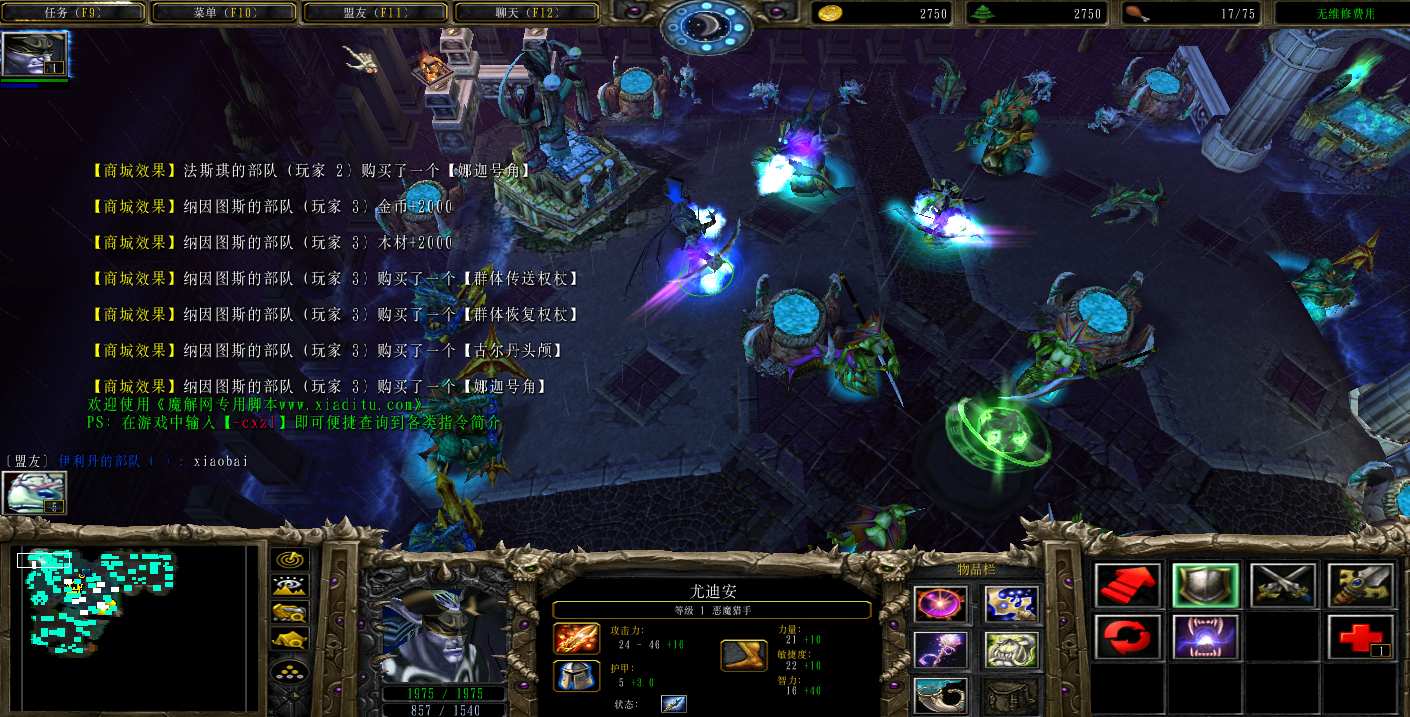This screenshot has height=717, width=1410.
Task: Issue the red arrow move command
Action: [1128, 585]
